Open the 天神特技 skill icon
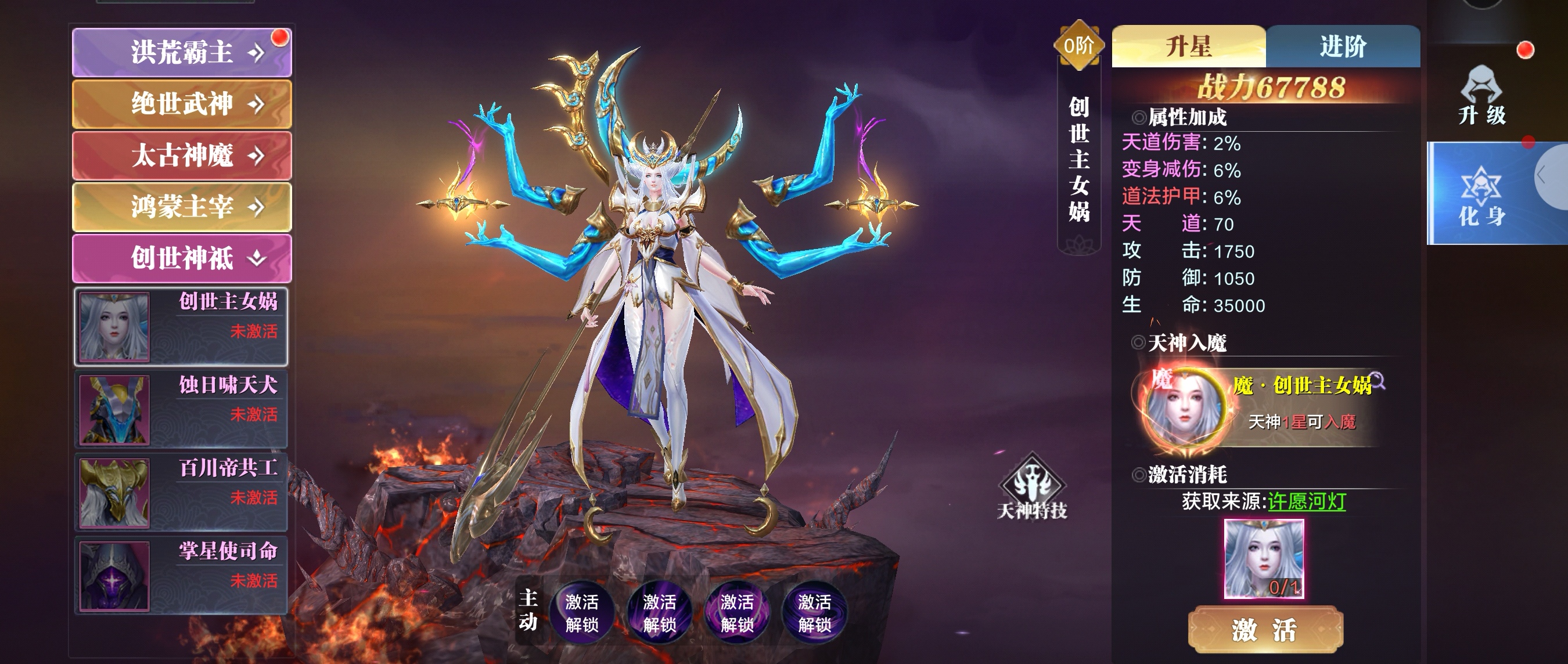 (1033, 487)
